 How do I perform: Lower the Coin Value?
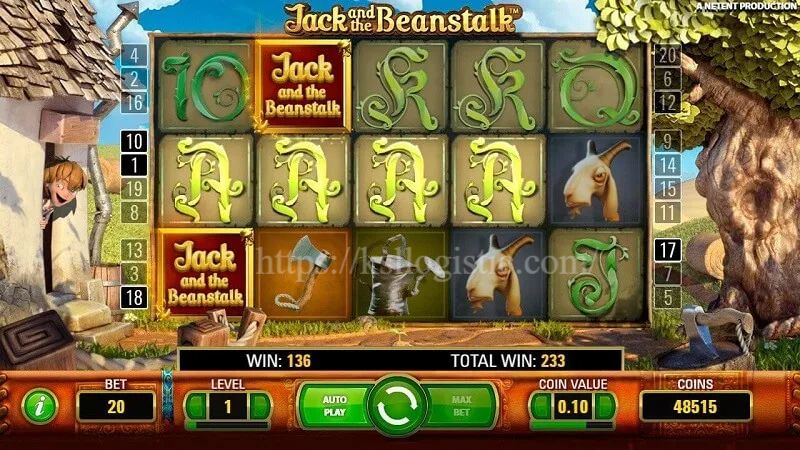541,406
